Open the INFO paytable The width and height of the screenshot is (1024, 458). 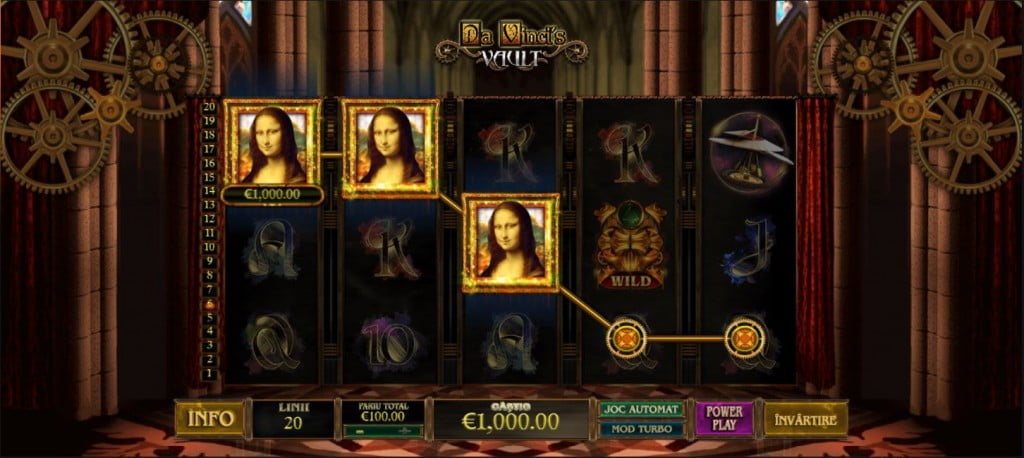pos(209,418)
